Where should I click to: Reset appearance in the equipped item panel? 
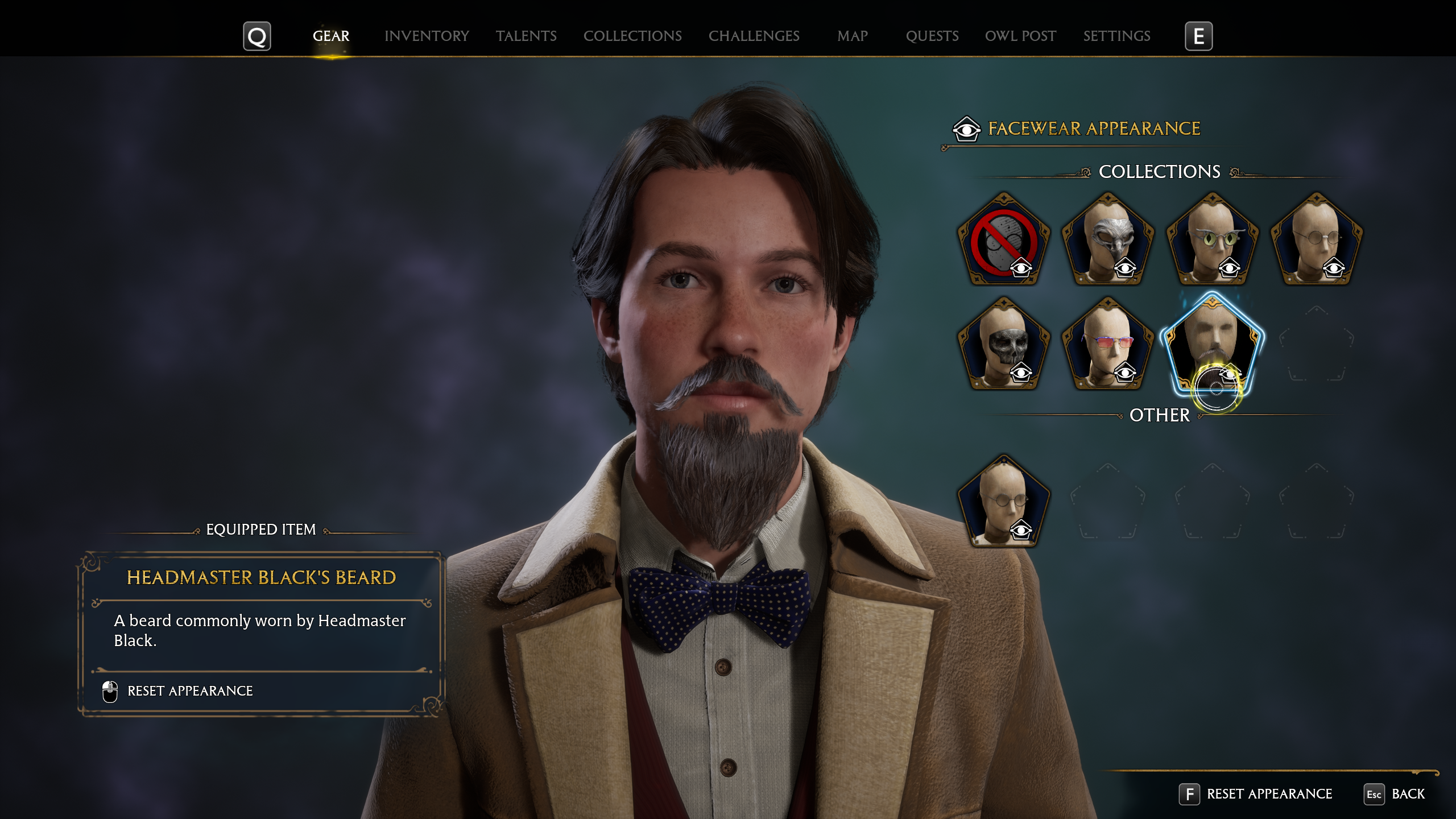click(190, 691)
